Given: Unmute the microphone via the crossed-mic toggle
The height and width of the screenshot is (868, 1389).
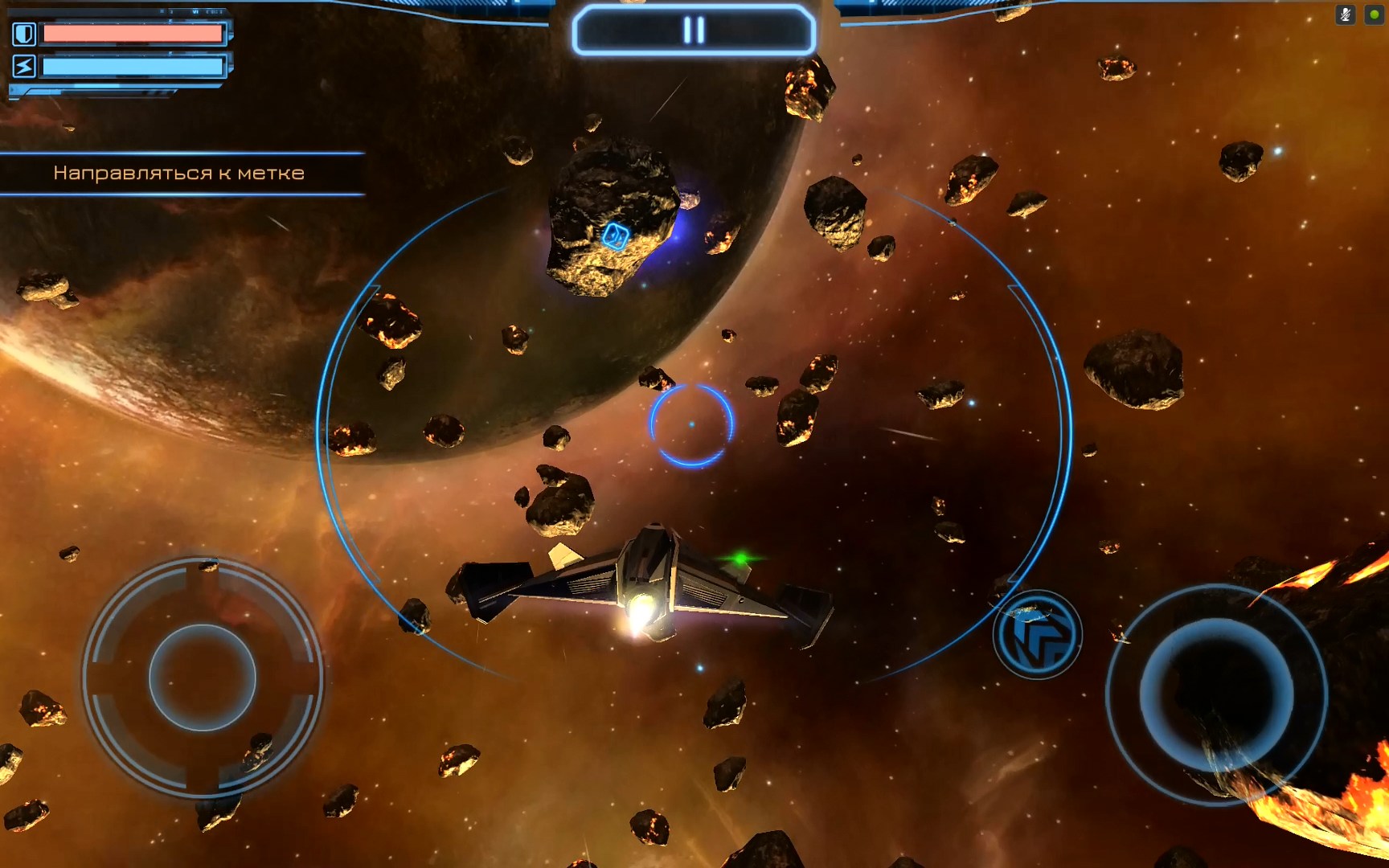Looking at the screenshot, I should pos(1346,14).
